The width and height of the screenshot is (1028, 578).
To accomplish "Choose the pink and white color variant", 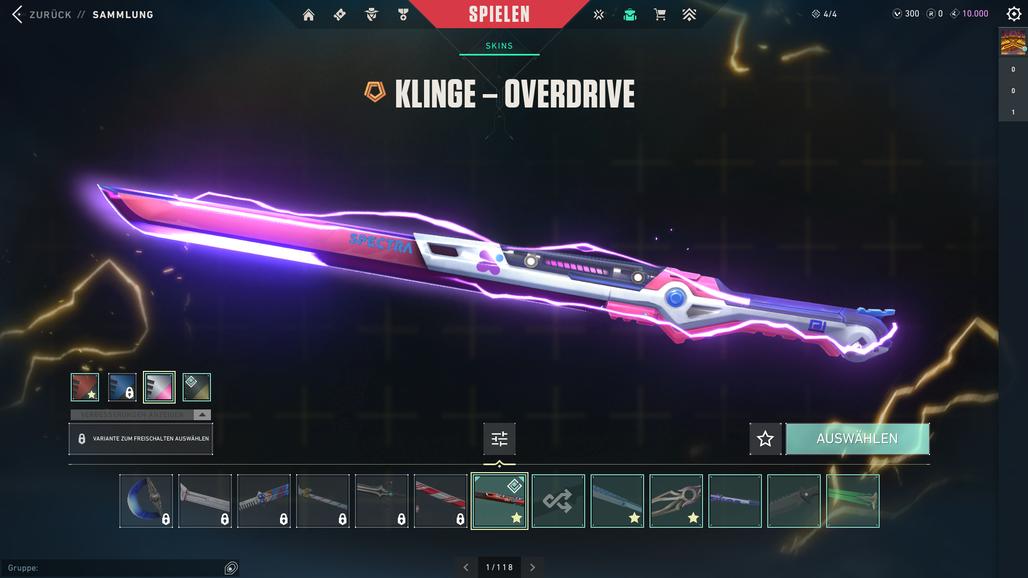I will (x=159, y=387).
